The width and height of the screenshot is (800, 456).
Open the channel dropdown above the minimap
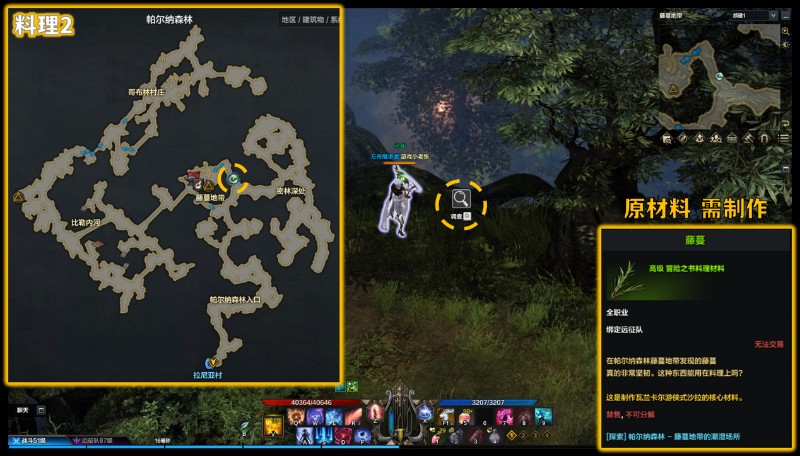click(x=755, y=16)
